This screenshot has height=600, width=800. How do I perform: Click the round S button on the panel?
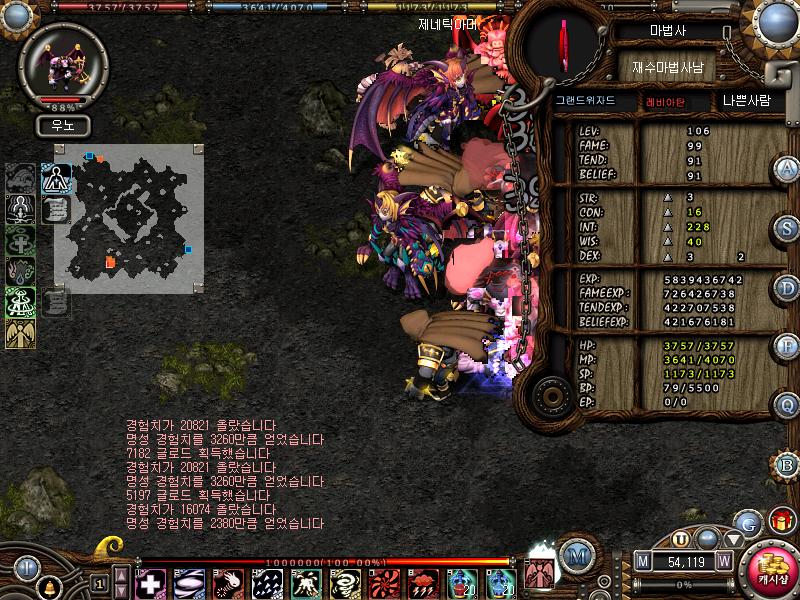[x=787, y=227]
